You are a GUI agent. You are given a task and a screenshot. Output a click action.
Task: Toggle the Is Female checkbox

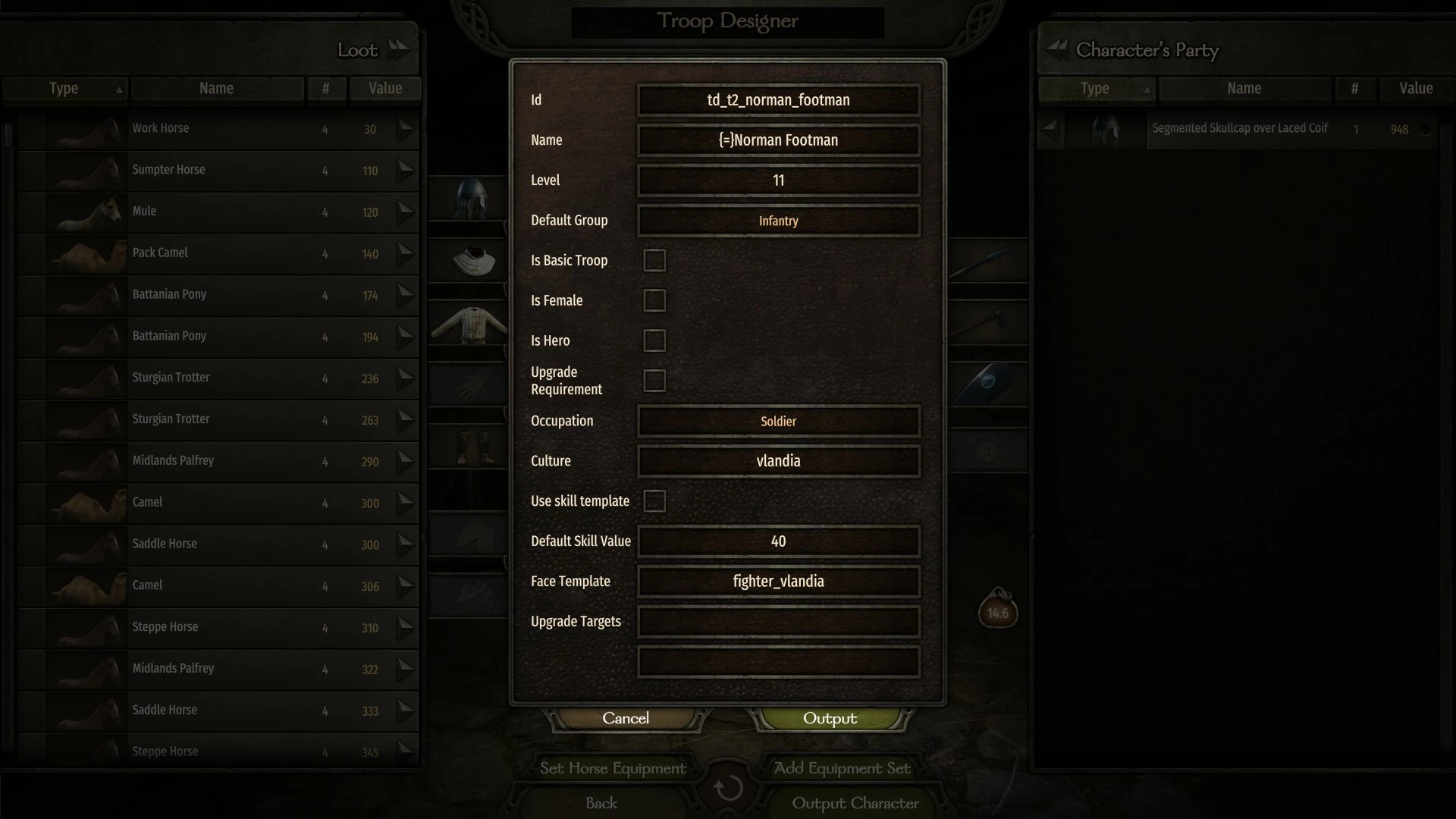coord(654,301)
